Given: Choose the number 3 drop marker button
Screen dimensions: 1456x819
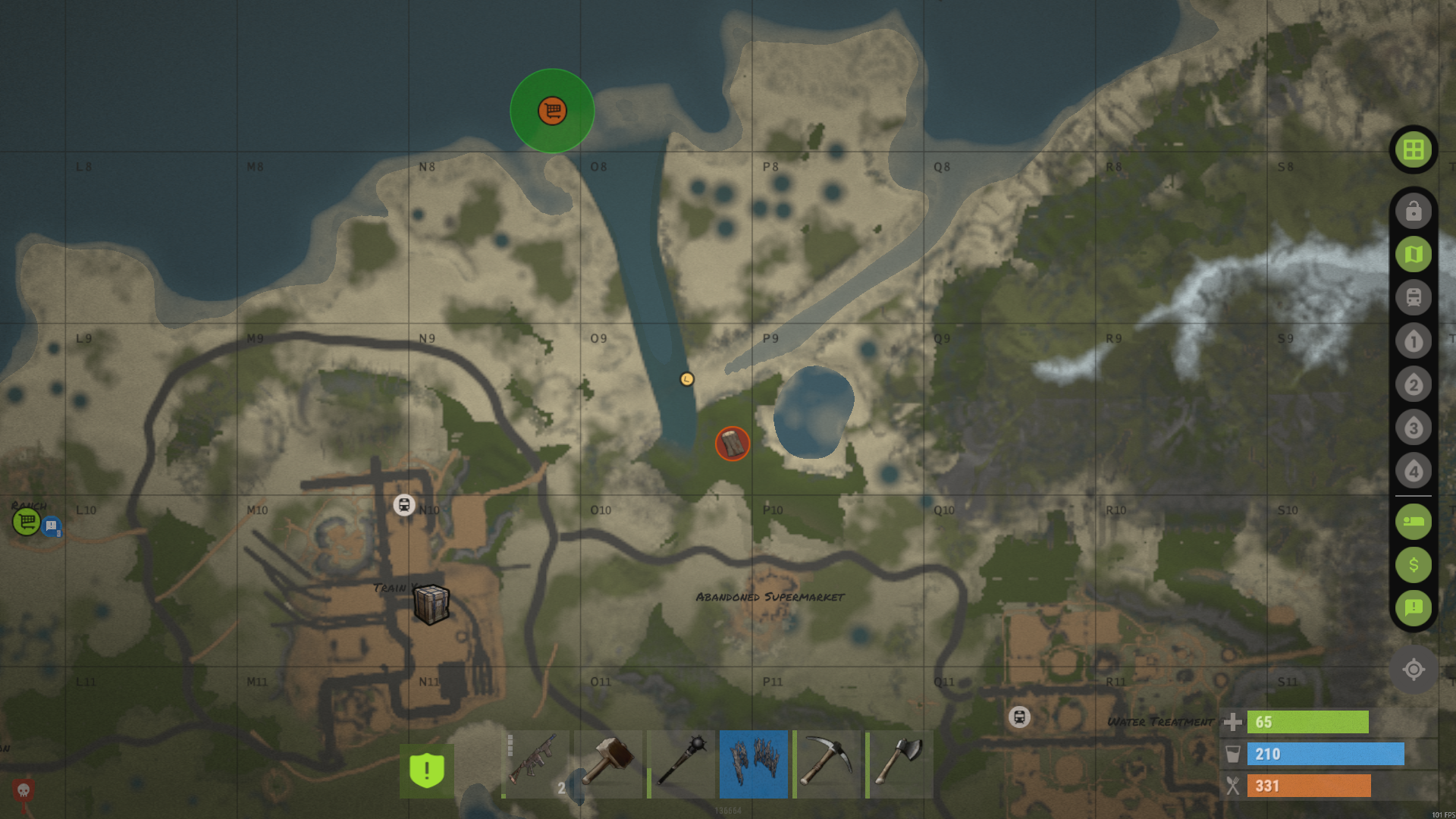Looking at the screenshot, I should pyautogui.click(x=1413, y=428).
